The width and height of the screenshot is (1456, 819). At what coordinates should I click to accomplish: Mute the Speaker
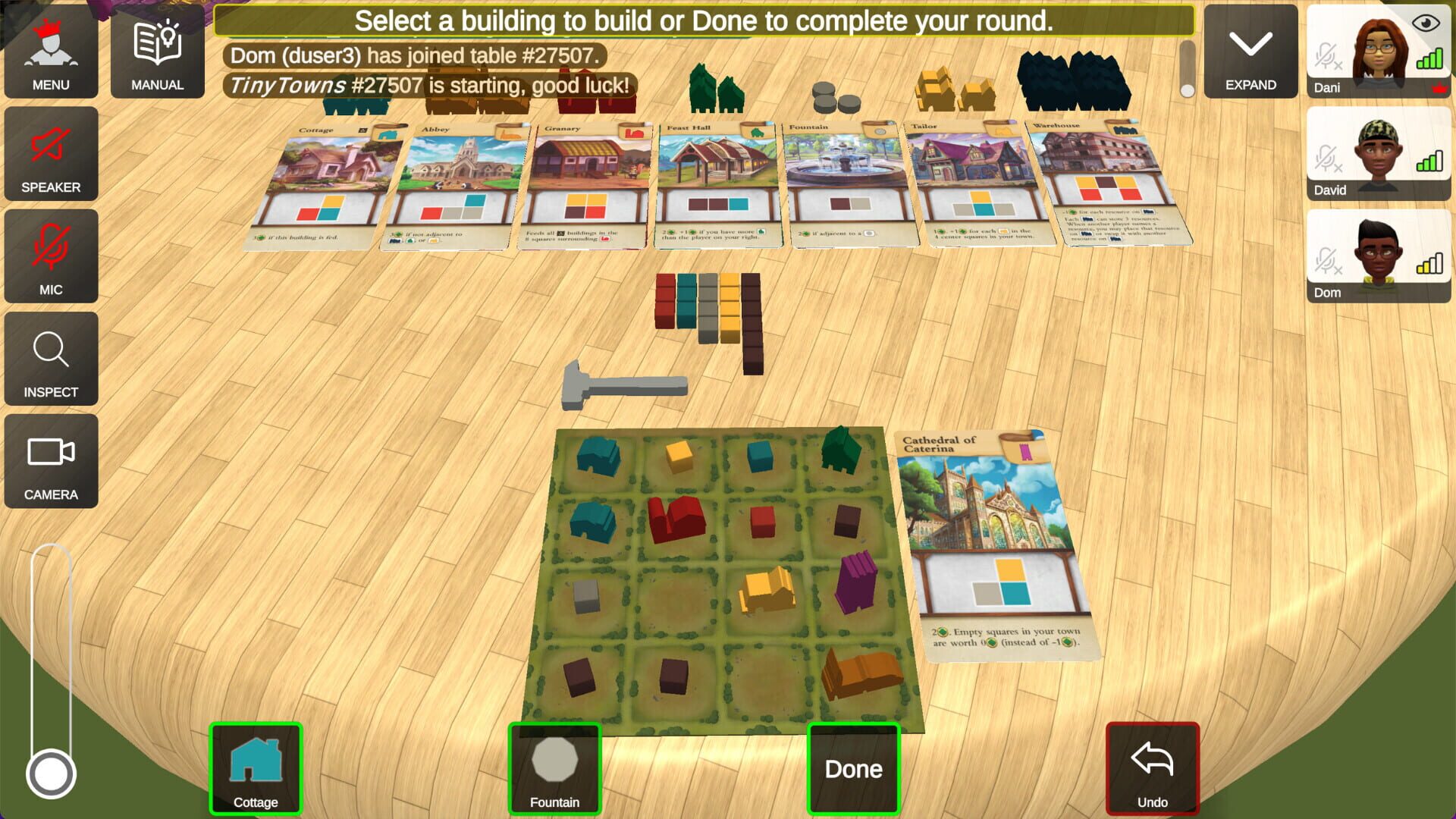coord(51,154)
